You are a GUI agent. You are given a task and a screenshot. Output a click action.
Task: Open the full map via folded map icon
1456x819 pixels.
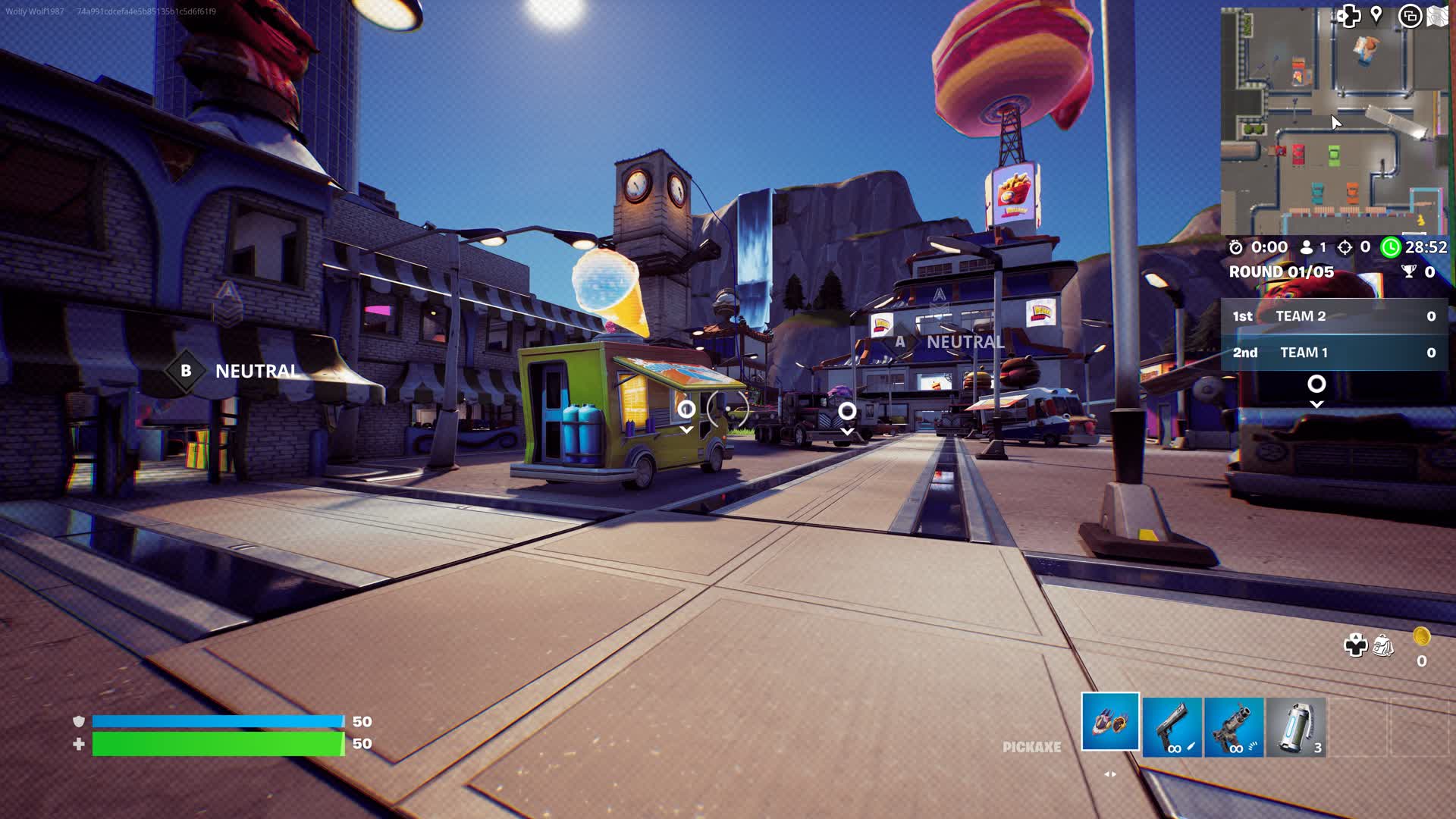point(1438,16)
